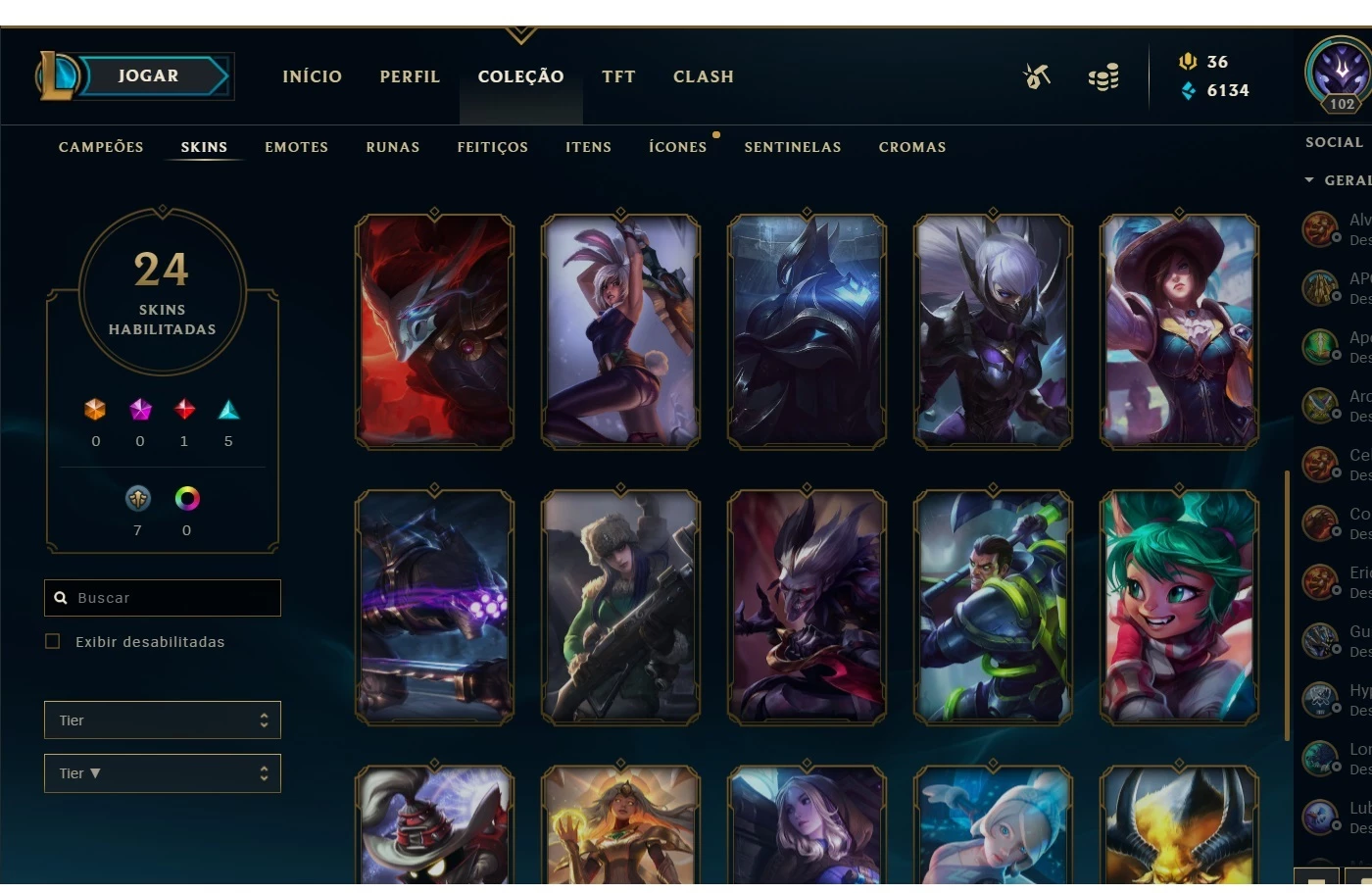The height and width of the screenshot is (893, 1372).
Task: Open the TFT section
Action: point(618,76)
